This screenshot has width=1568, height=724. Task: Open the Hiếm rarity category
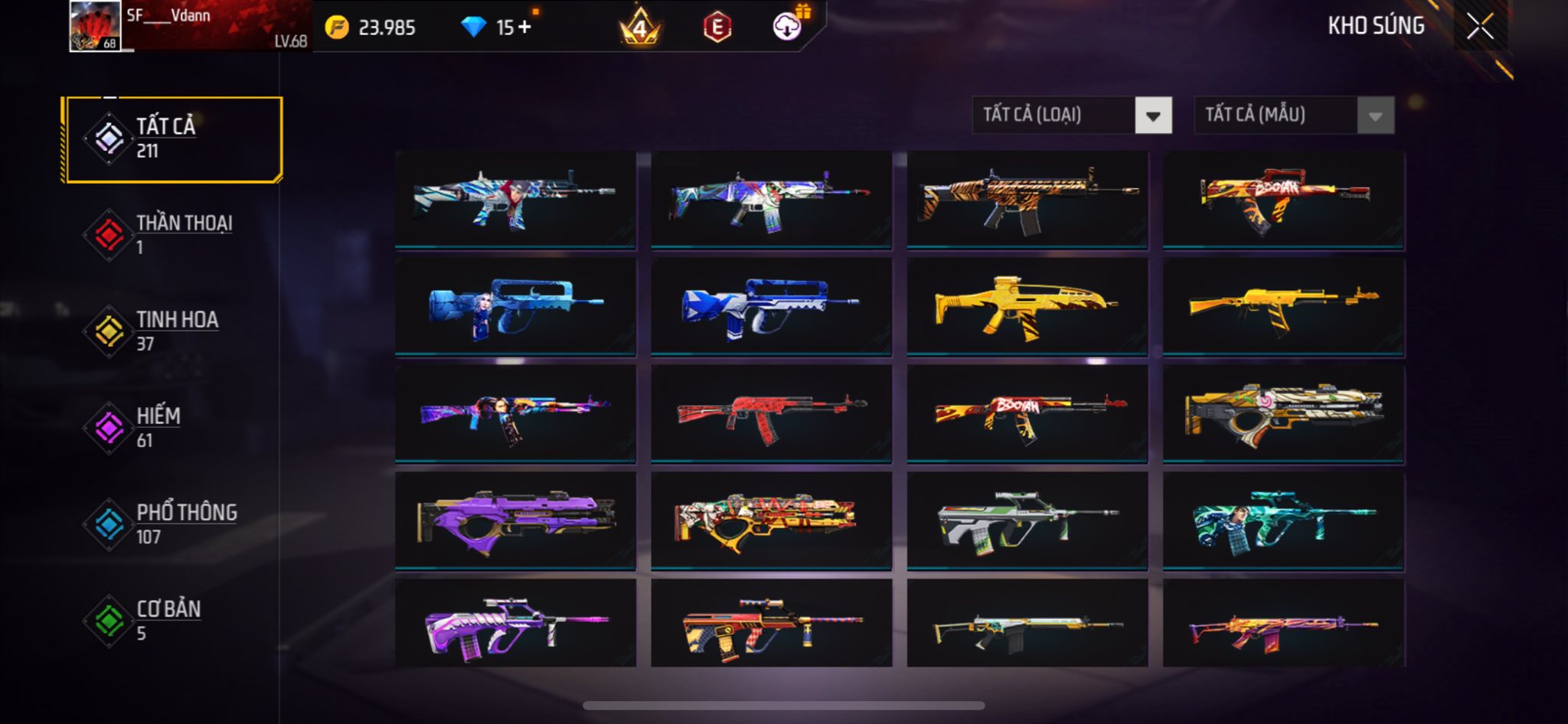point(174,428)
